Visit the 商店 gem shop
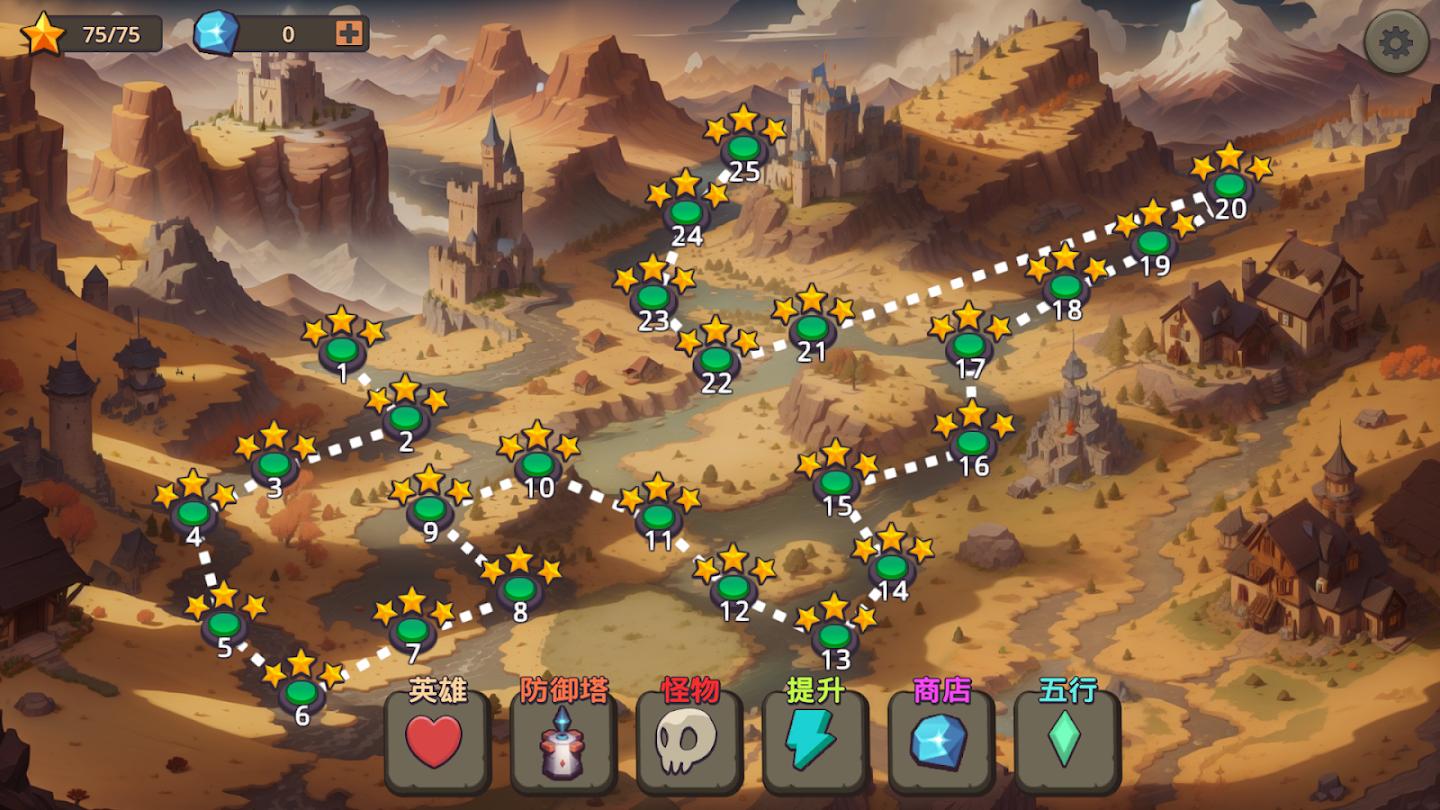1440x810 pixels. click(940, 742)
